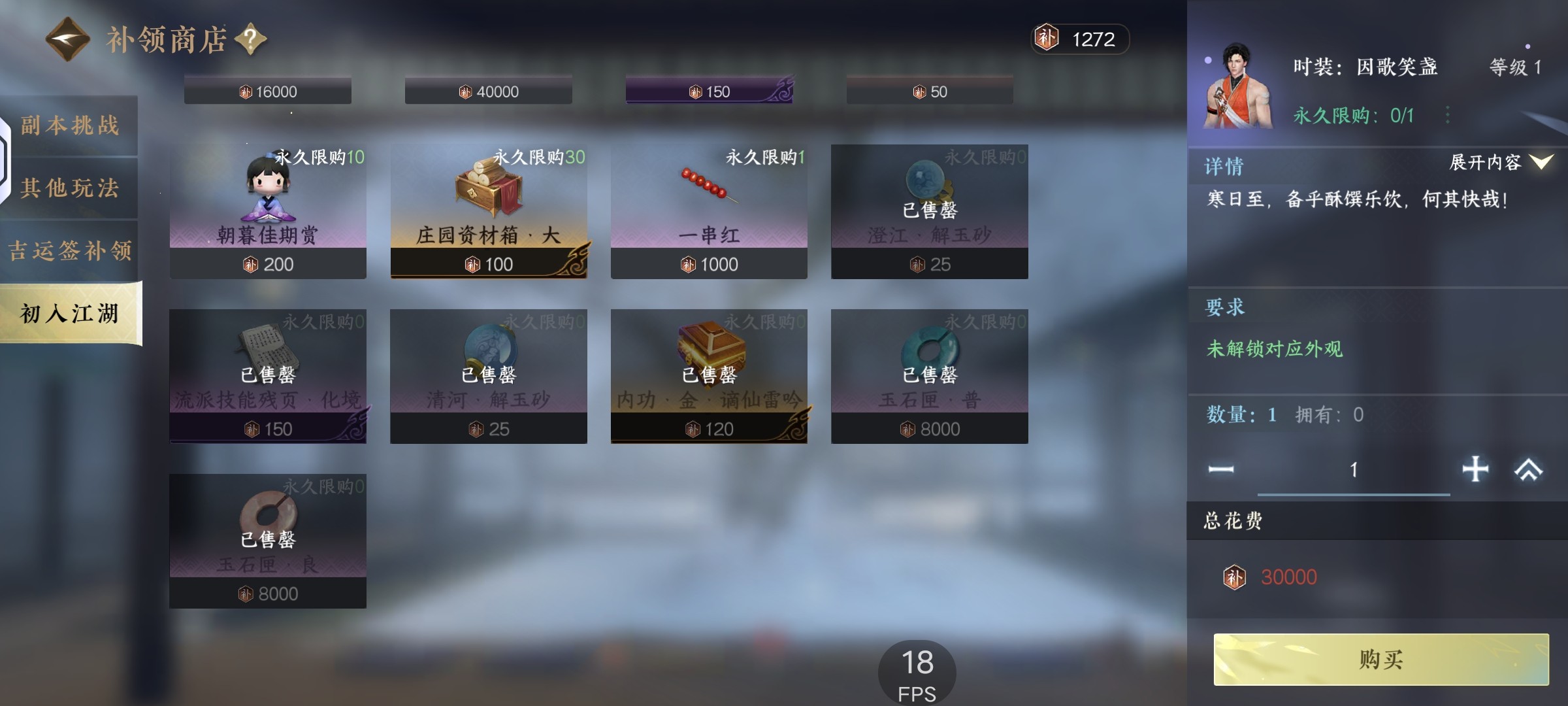
Task: Switch to the 其他玩法 tab
Action: 70,188
